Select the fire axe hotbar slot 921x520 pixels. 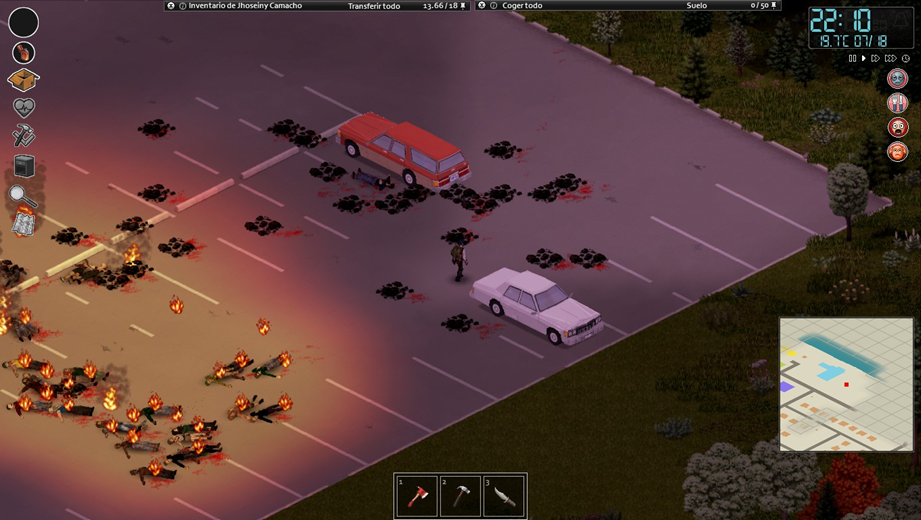[x=417, y=497]
